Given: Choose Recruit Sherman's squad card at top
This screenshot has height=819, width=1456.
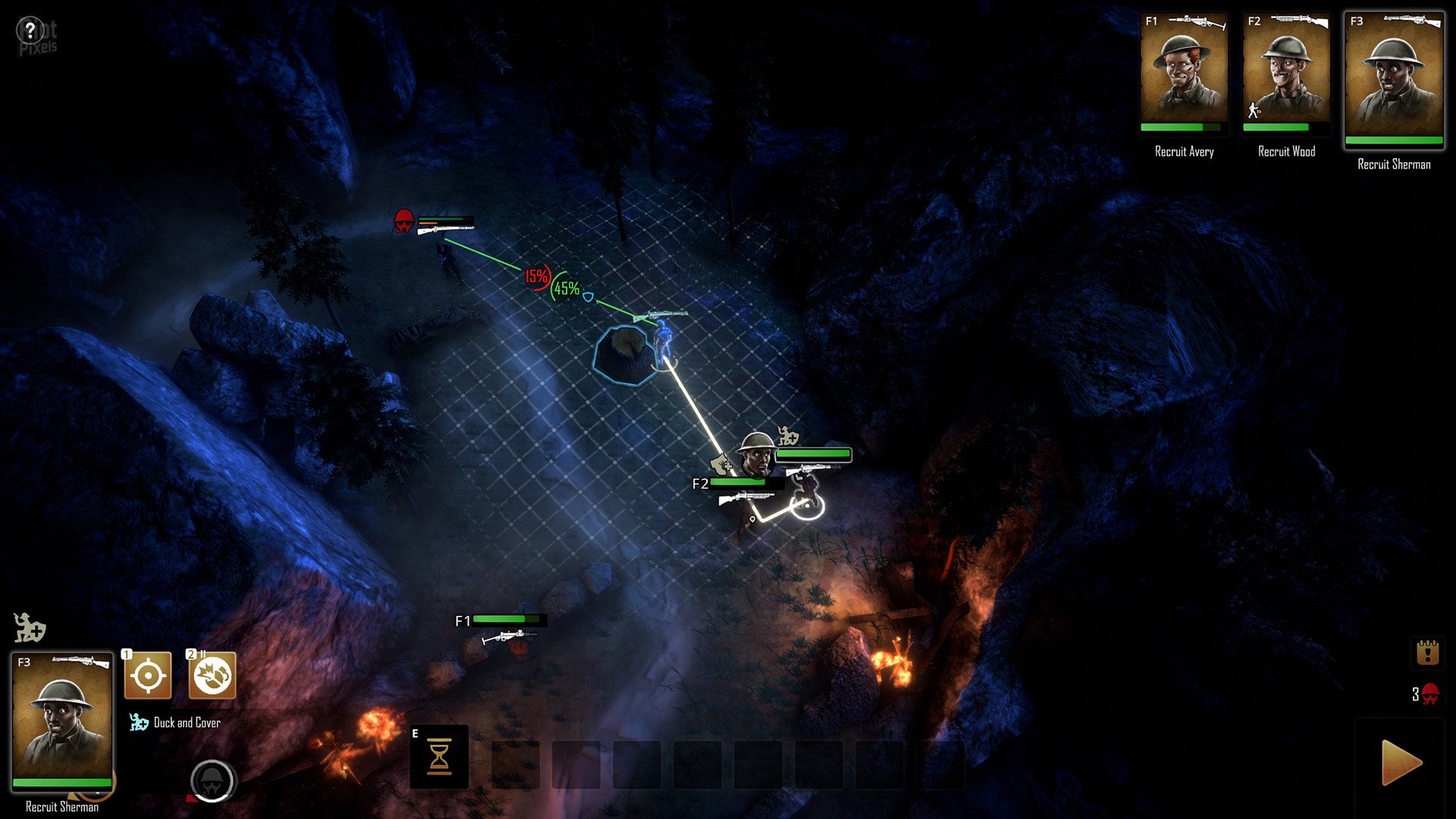Looking at the screenshot, I should click(1394, 80).
